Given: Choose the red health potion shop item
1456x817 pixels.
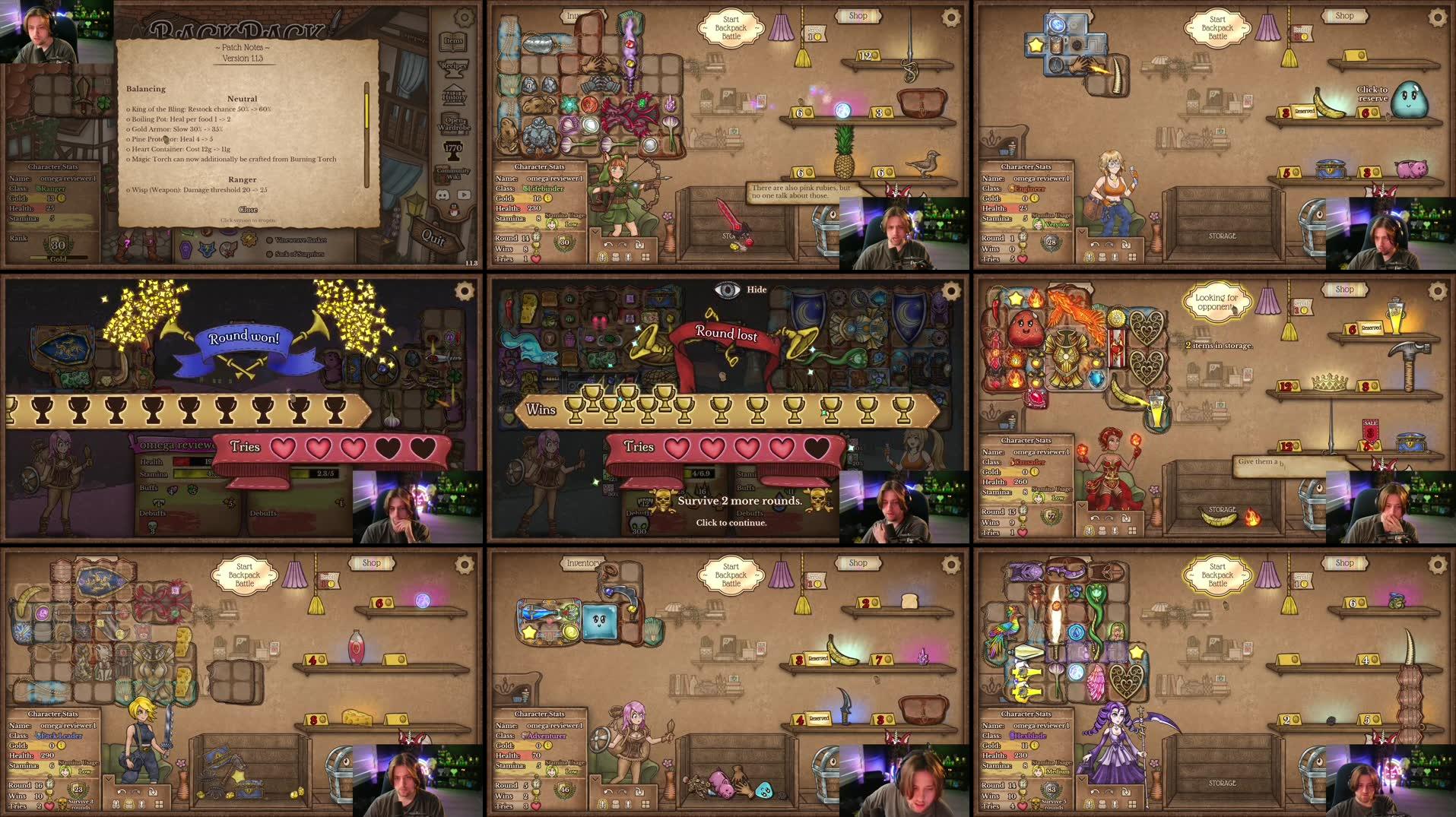Looking at the screenshot, I should click(x=356, y=648).
